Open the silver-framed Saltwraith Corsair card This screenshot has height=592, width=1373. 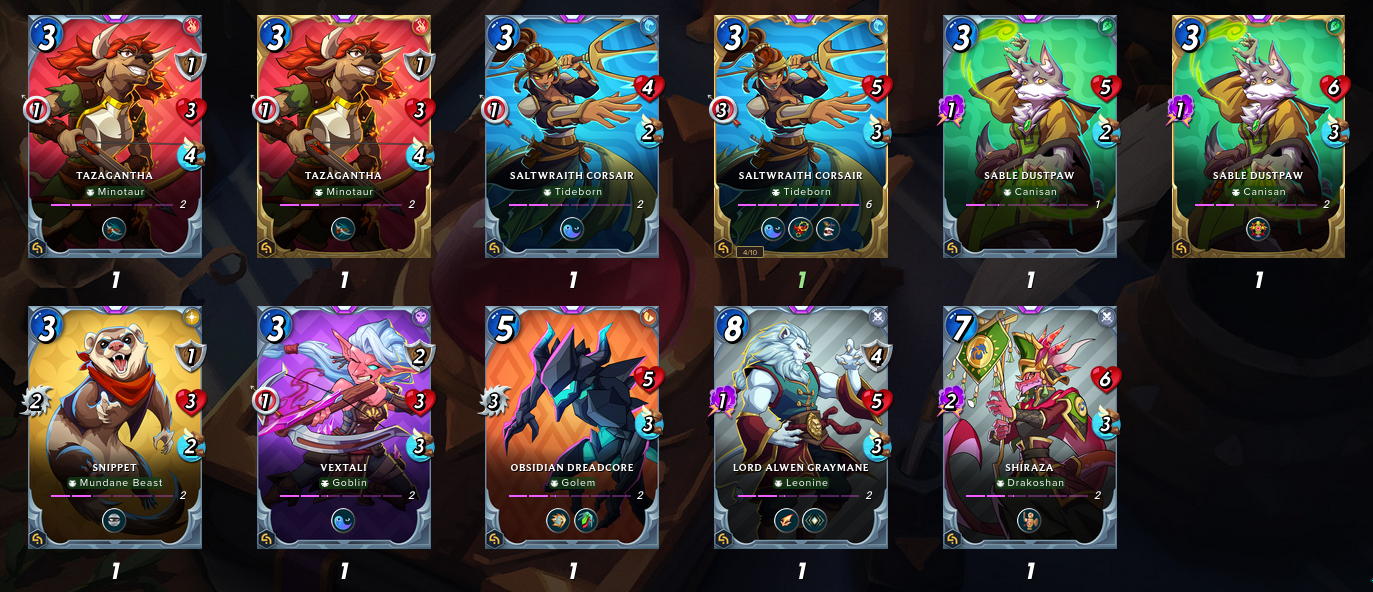(x=572, y=135)
